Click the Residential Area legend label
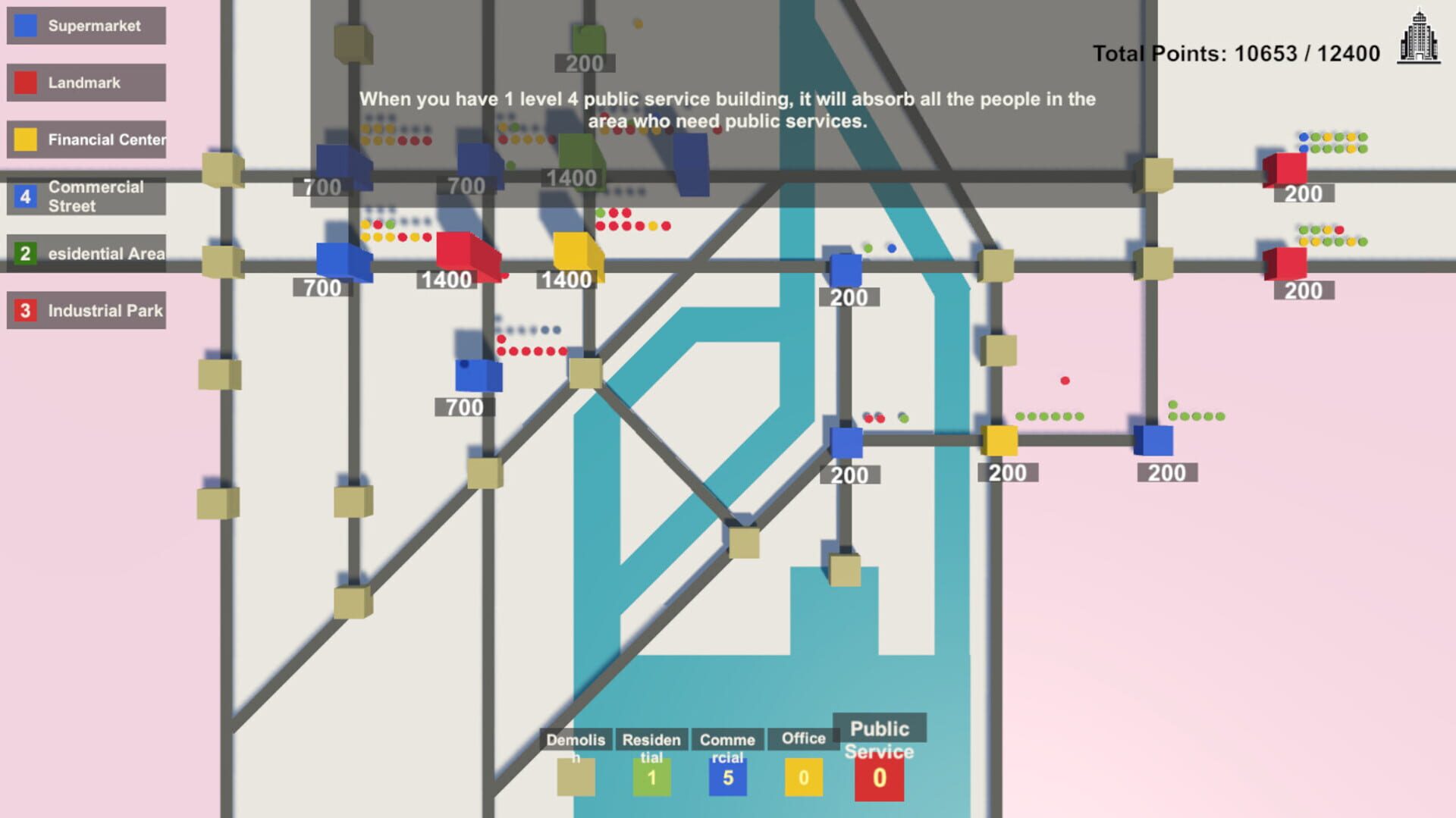 pos(106,254)
